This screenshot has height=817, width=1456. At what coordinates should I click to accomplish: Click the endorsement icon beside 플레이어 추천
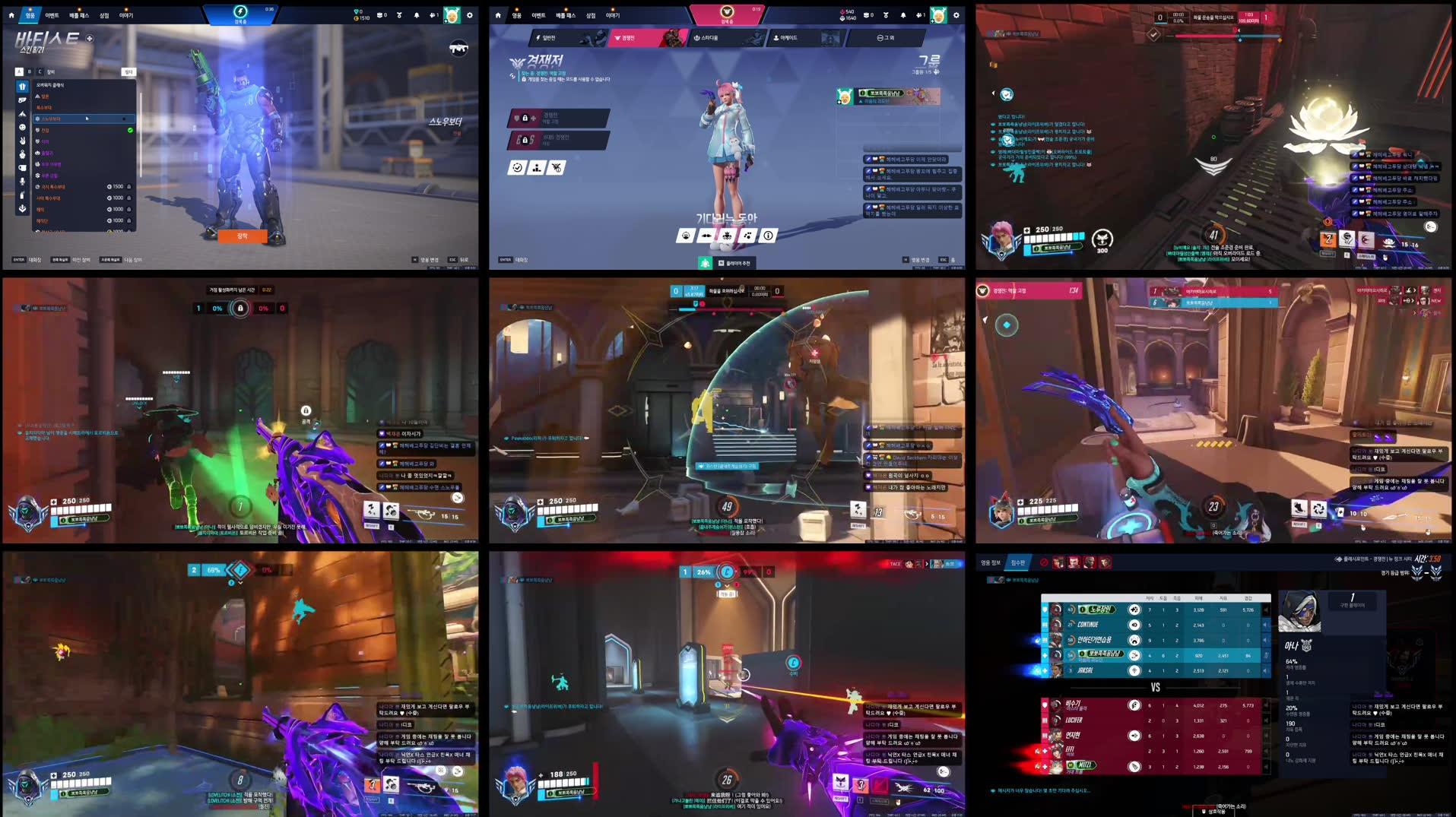point(705,264)
